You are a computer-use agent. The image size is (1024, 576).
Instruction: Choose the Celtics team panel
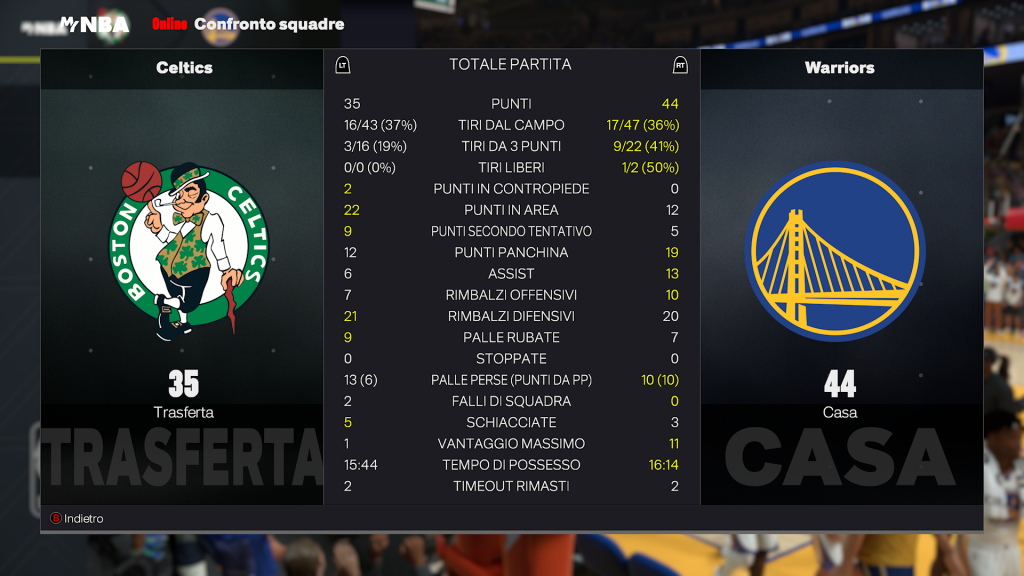(x=182, y=276)
